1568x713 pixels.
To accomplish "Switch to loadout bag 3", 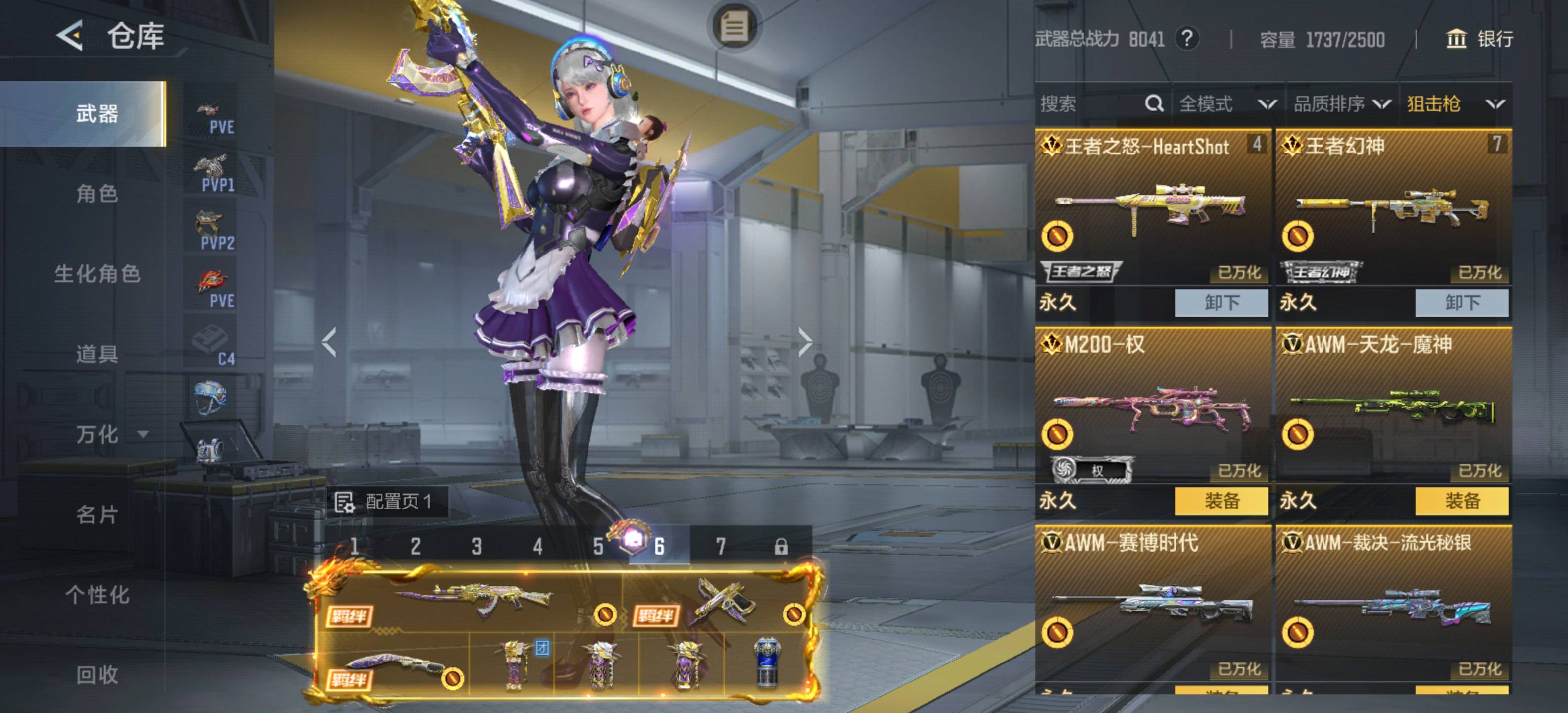I will (x=476, y=546).
